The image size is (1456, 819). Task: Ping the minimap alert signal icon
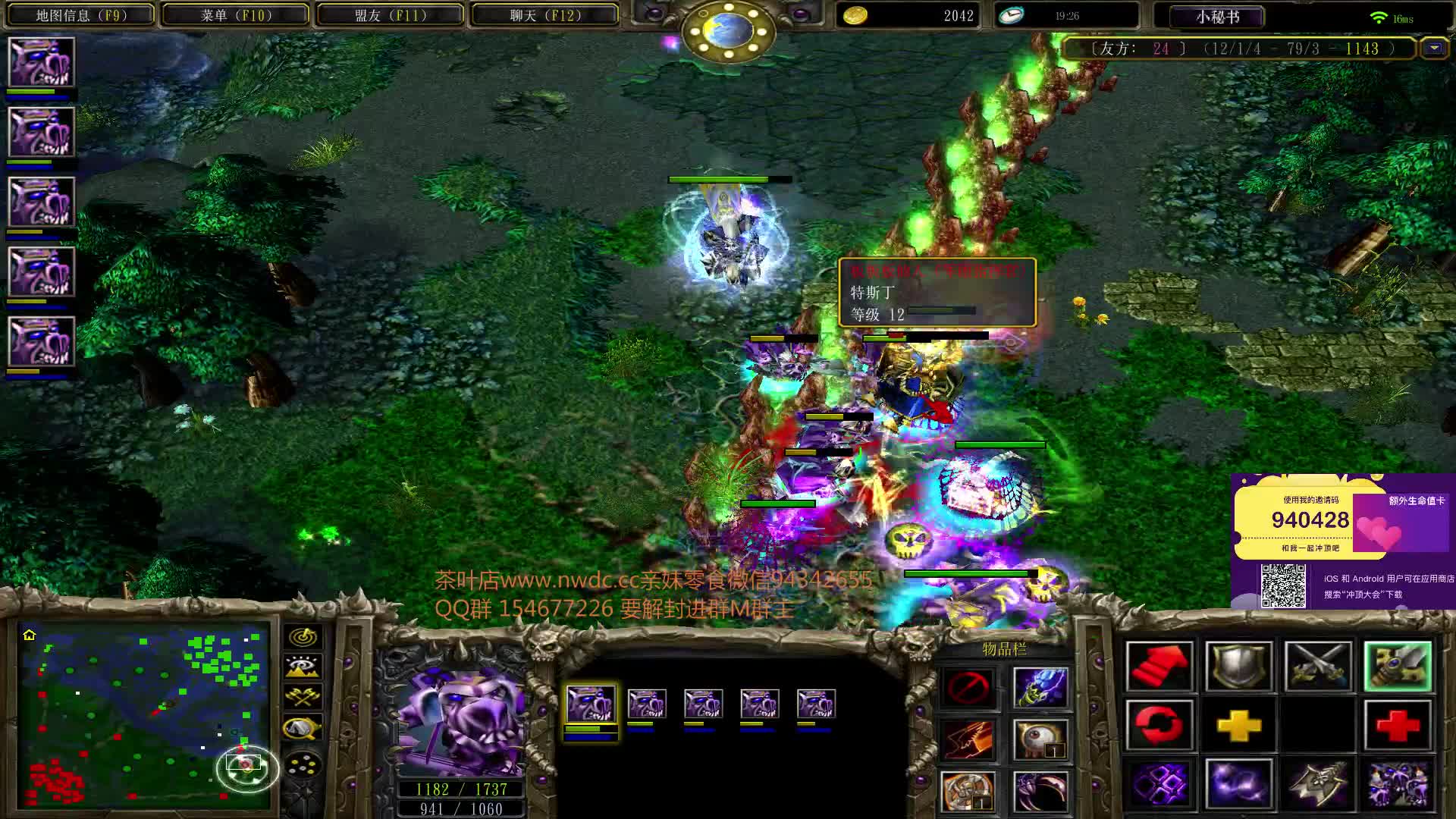pos(302,637)
